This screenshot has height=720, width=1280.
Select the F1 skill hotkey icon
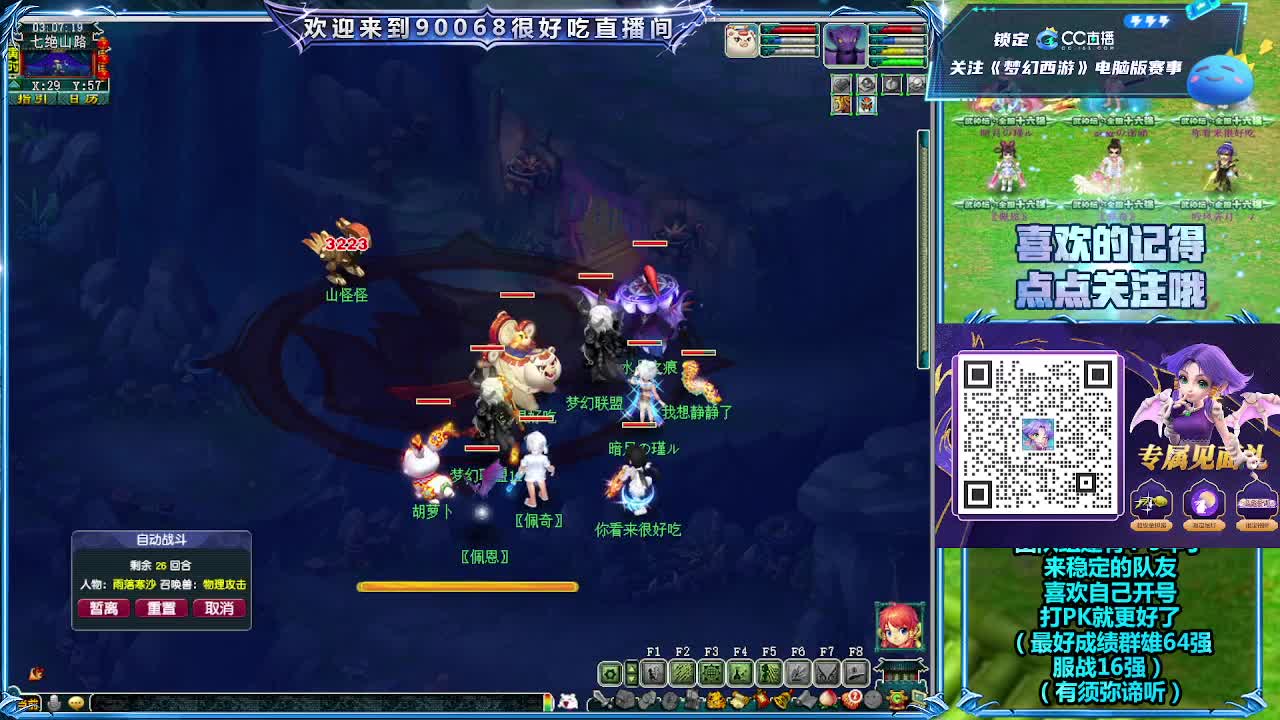click(654, 673)
